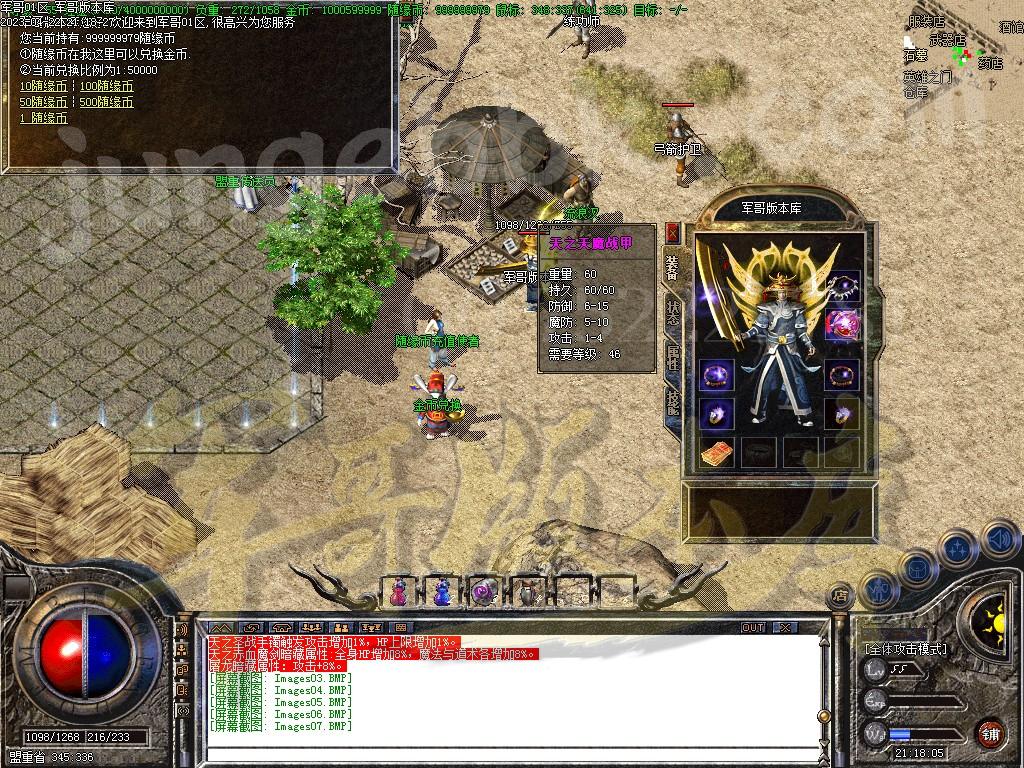Pick the 500随缘币 exchange option

(106, 102)
